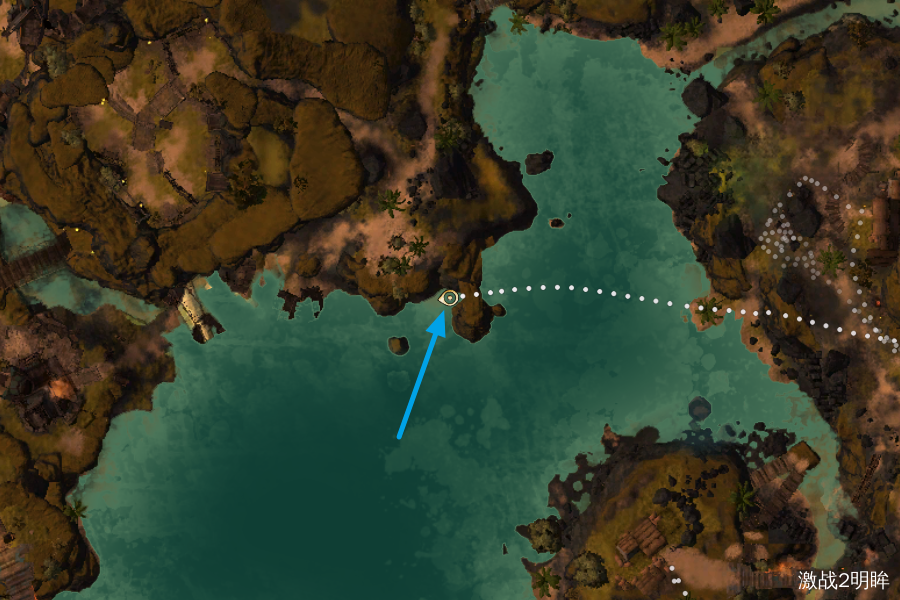This screenshot has width=900, height=600.
Task: Select the eye-shaped map marker
Action: (450, 297)
